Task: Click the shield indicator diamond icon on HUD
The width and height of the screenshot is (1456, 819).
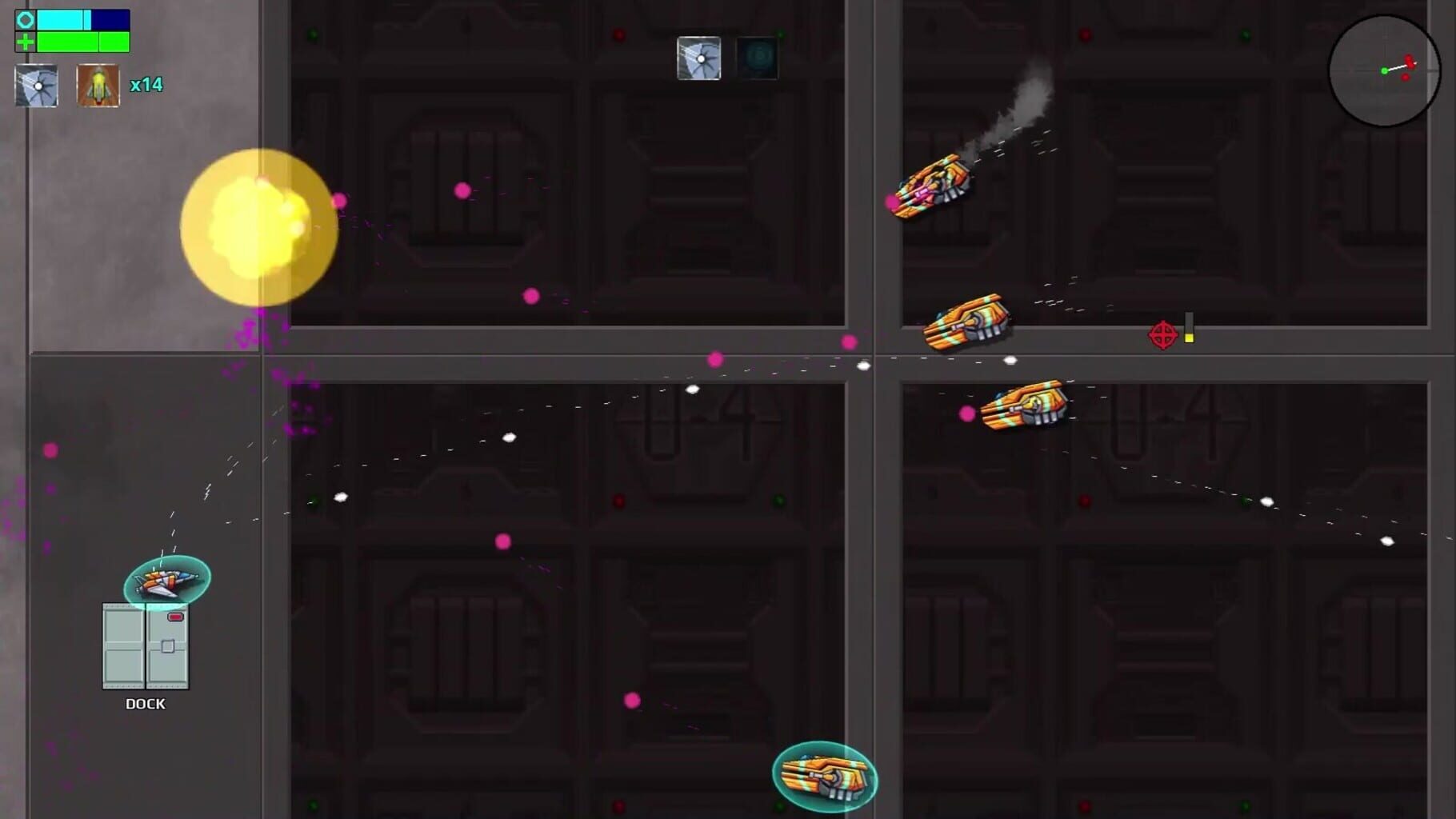Action: tap(24, 20)
